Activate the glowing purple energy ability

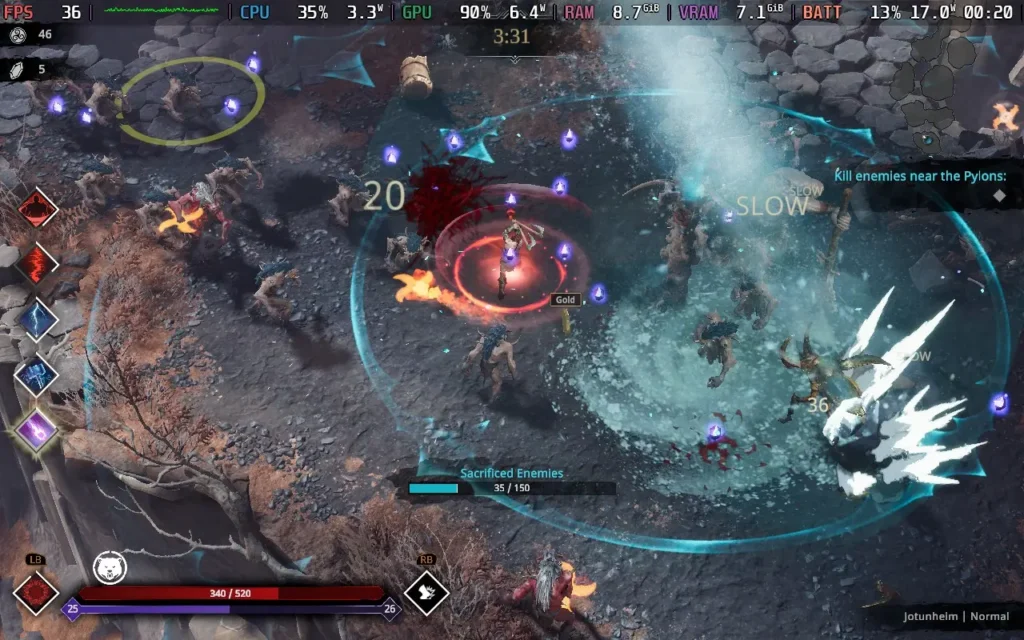pos(37,430)
